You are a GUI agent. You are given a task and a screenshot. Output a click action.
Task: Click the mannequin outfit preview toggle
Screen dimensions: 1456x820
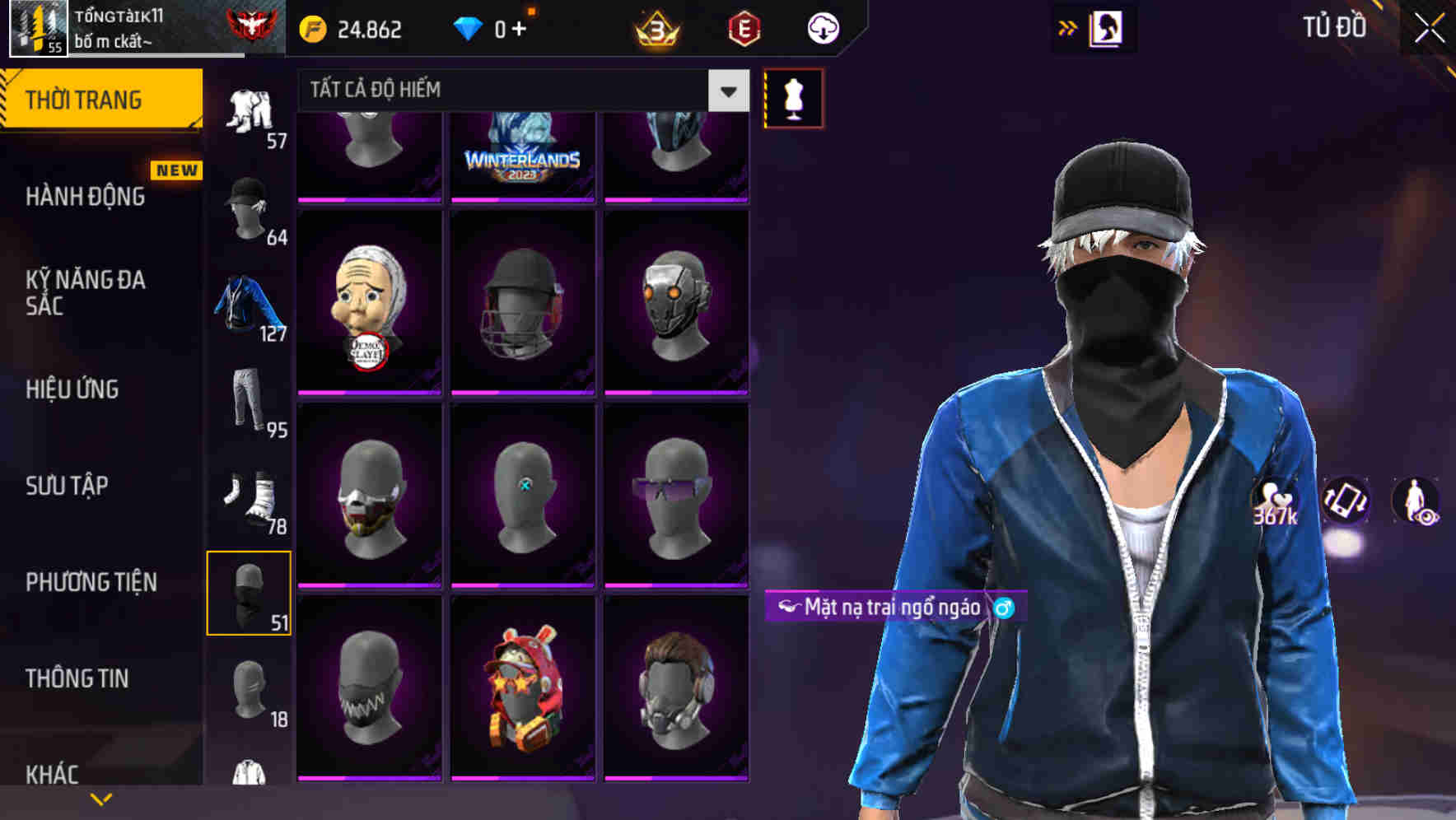pos(793,98)
